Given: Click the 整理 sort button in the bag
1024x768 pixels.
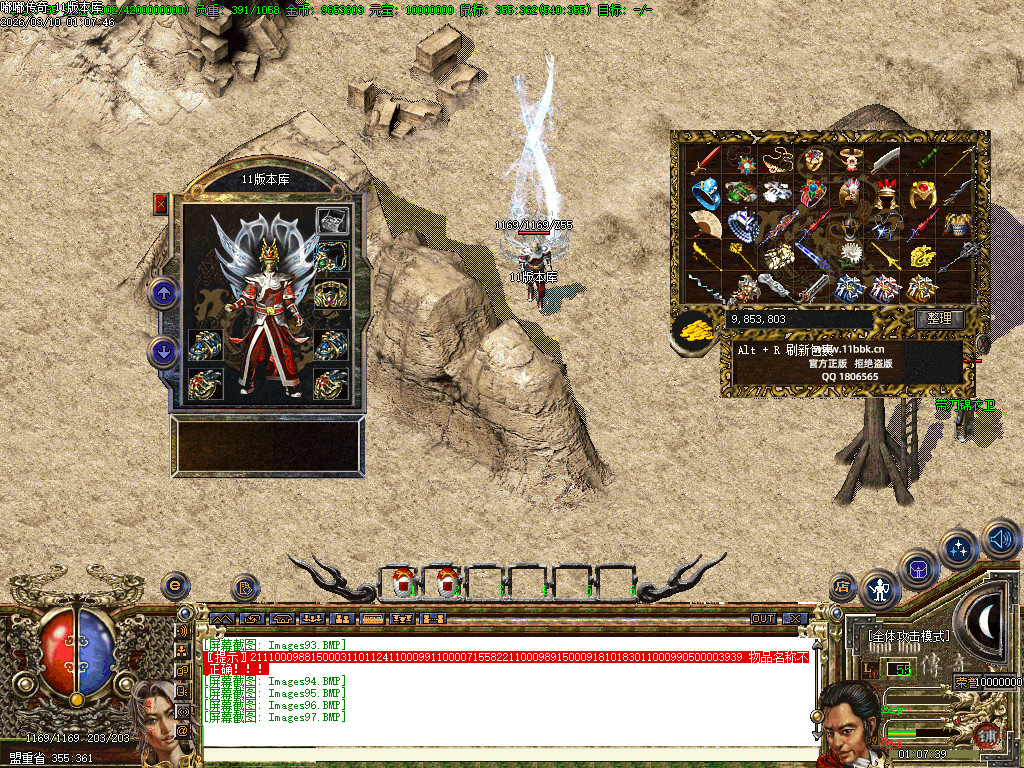Looking at the screenshot, I should [939, 319].
